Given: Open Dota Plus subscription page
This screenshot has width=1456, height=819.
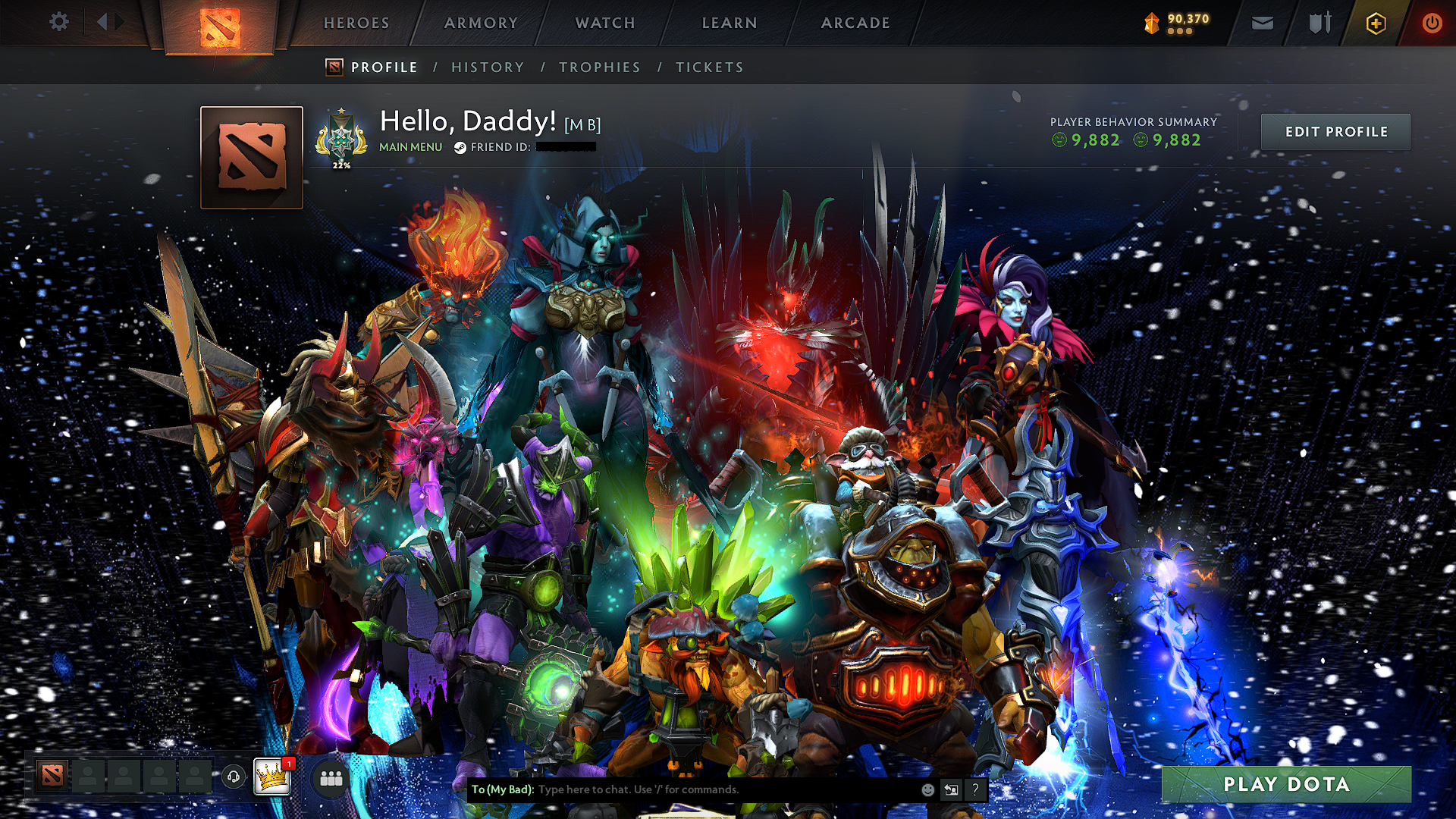Looking at the screenshot, I should point(1376,23).
